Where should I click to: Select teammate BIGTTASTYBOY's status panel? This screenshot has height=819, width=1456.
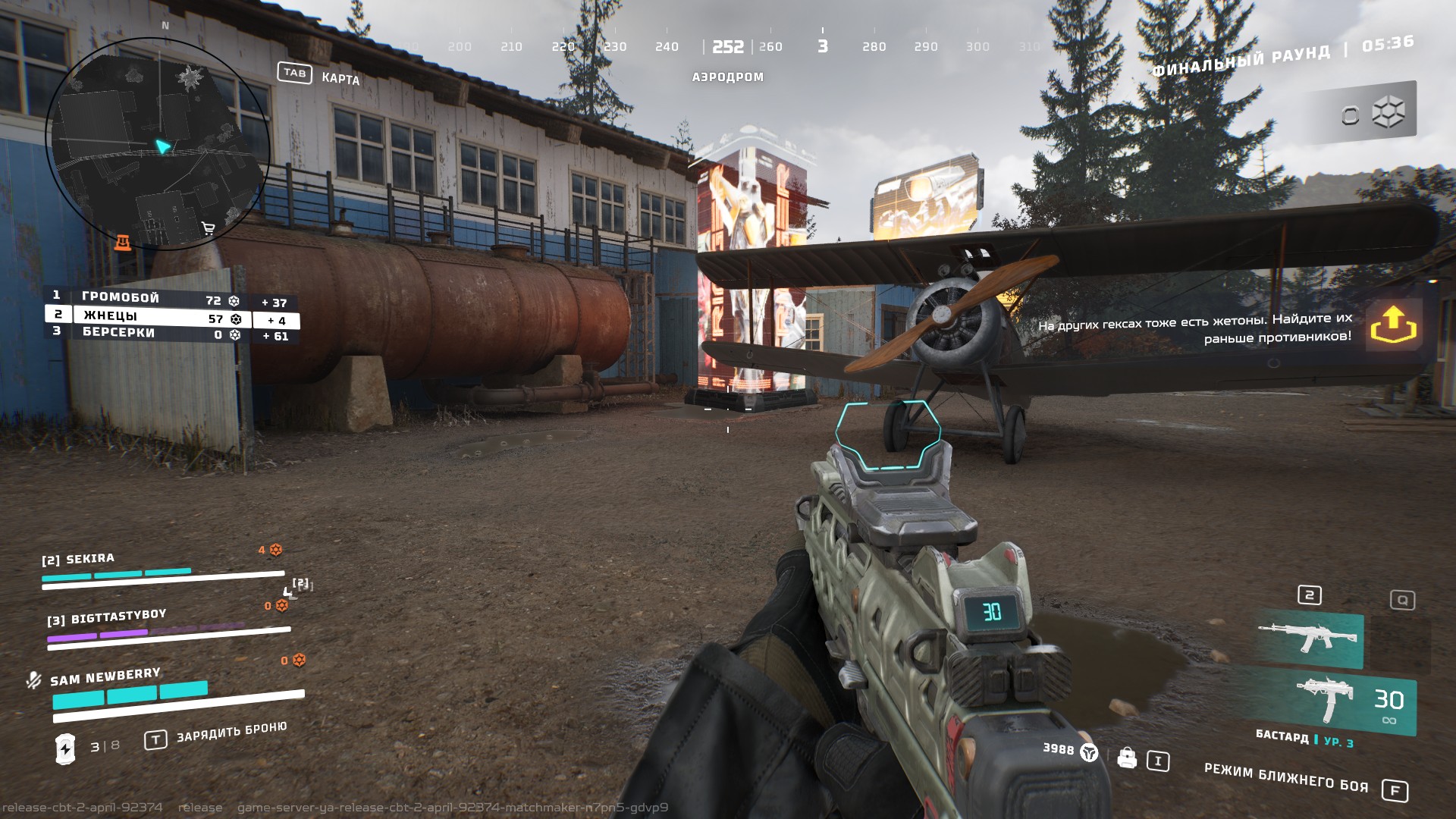pos(167,626)
